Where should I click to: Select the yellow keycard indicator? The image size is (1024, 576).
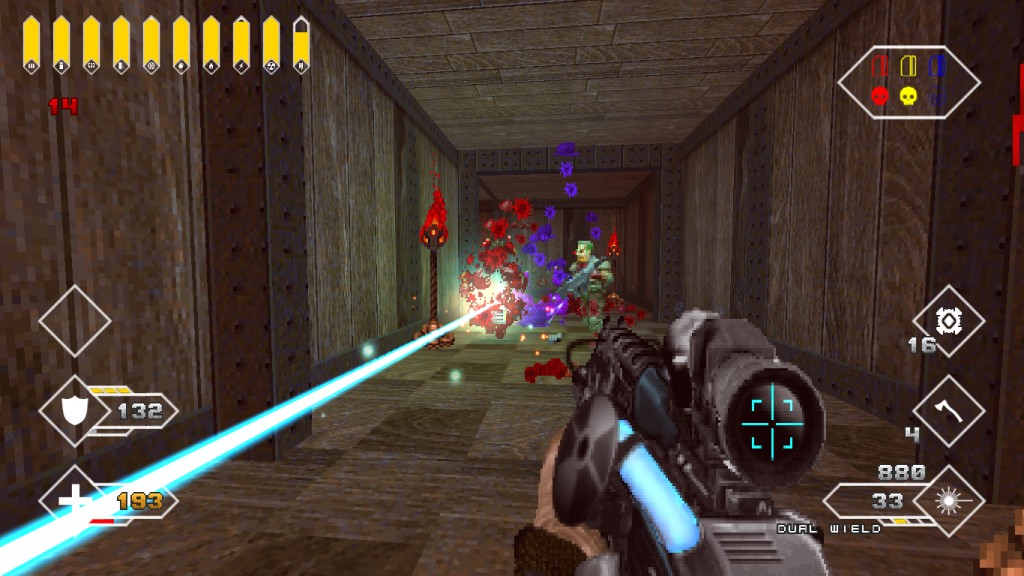point(908,66)
